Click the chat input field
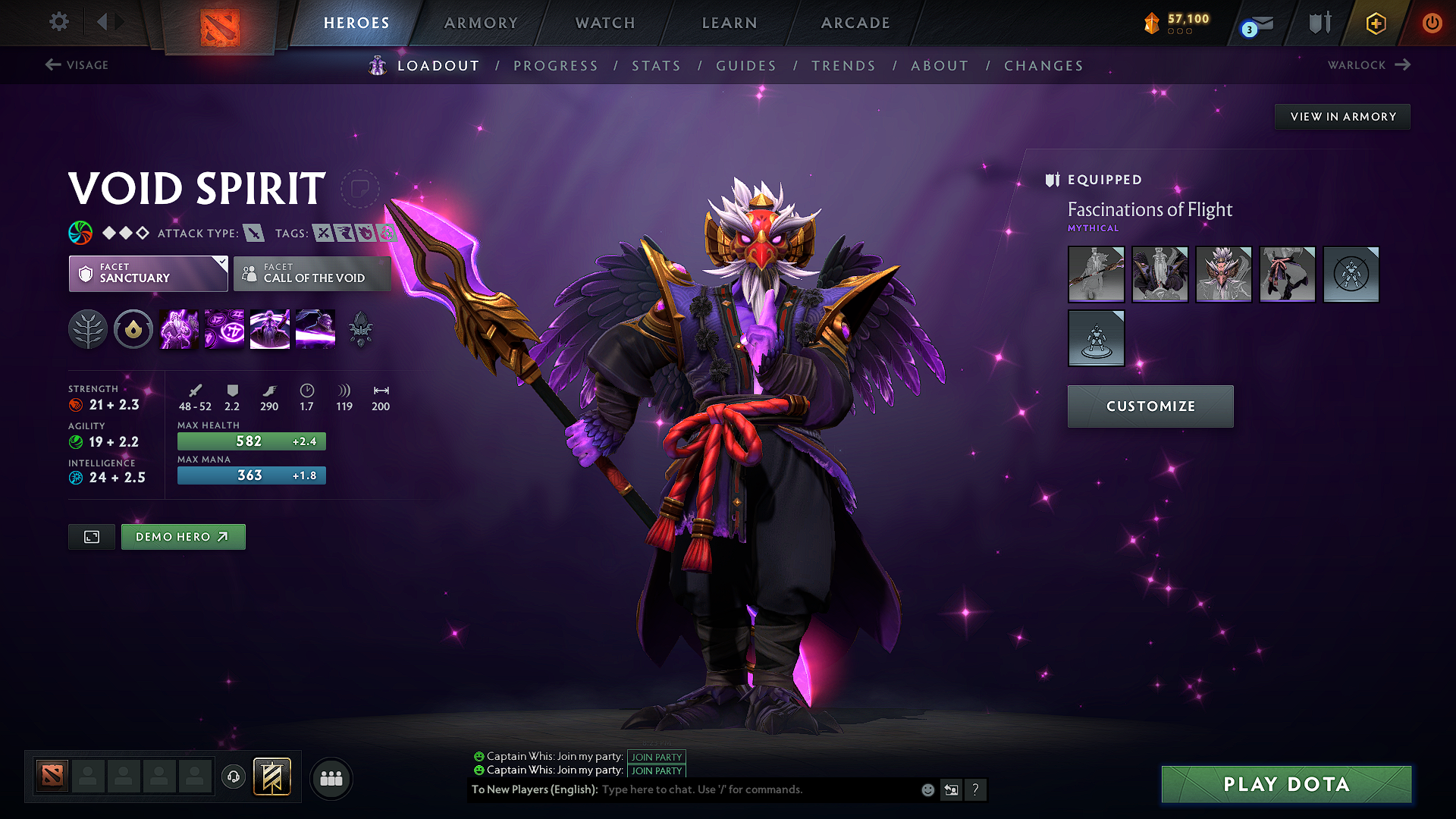Viewport: 1456px width, 819px height. click(751, 789)
